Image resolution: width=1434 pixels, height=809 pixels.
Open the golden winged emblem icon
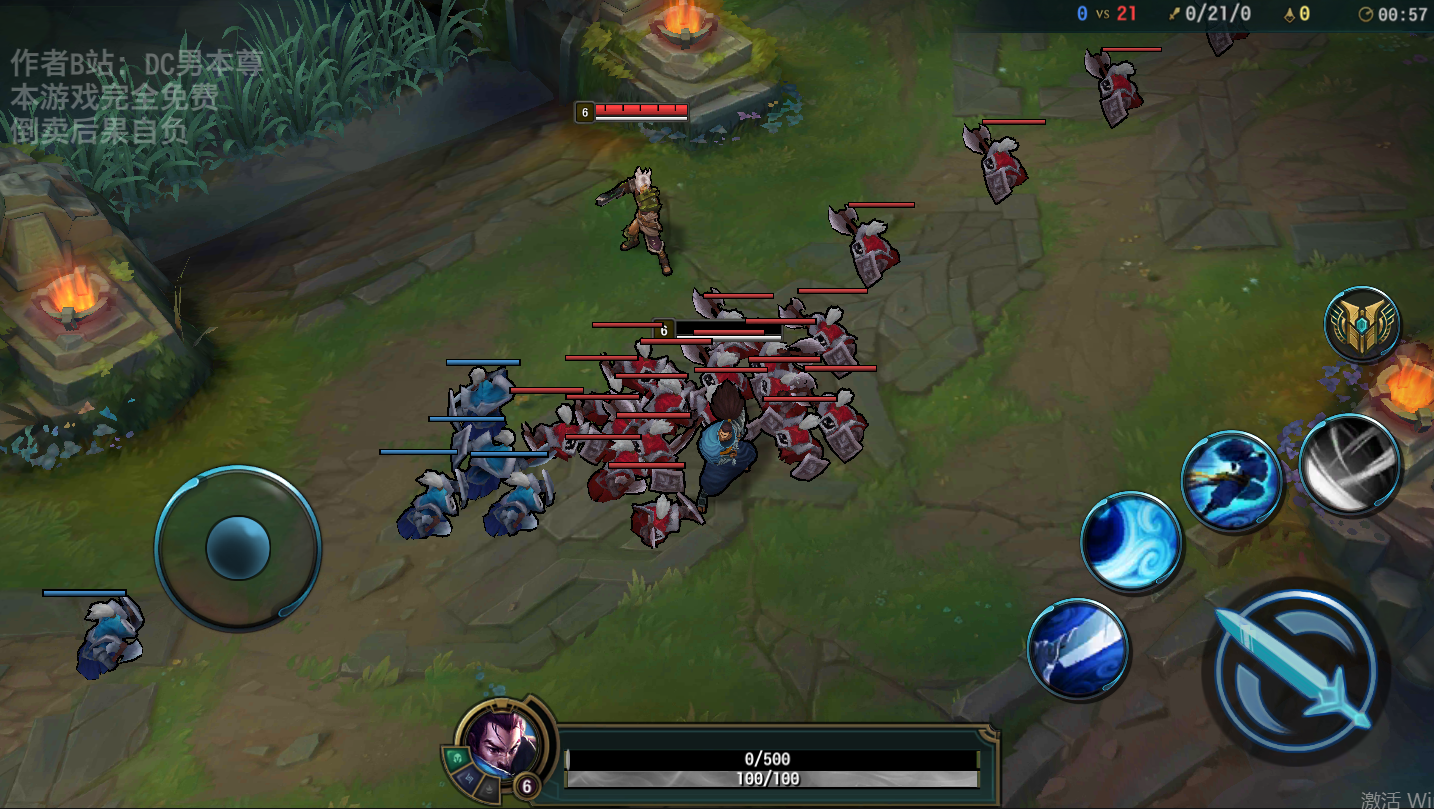(x=1362, y=323)
